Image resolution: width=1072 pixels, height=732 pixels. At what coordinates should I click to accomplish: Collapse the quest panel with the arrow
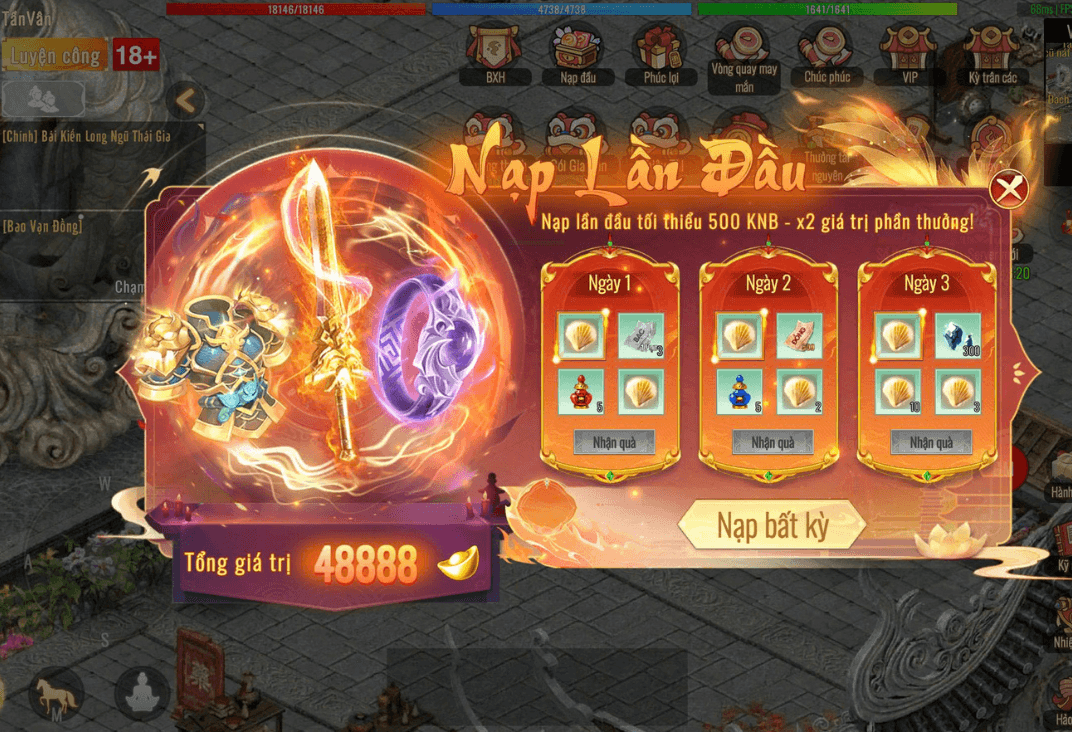(185, 99)
